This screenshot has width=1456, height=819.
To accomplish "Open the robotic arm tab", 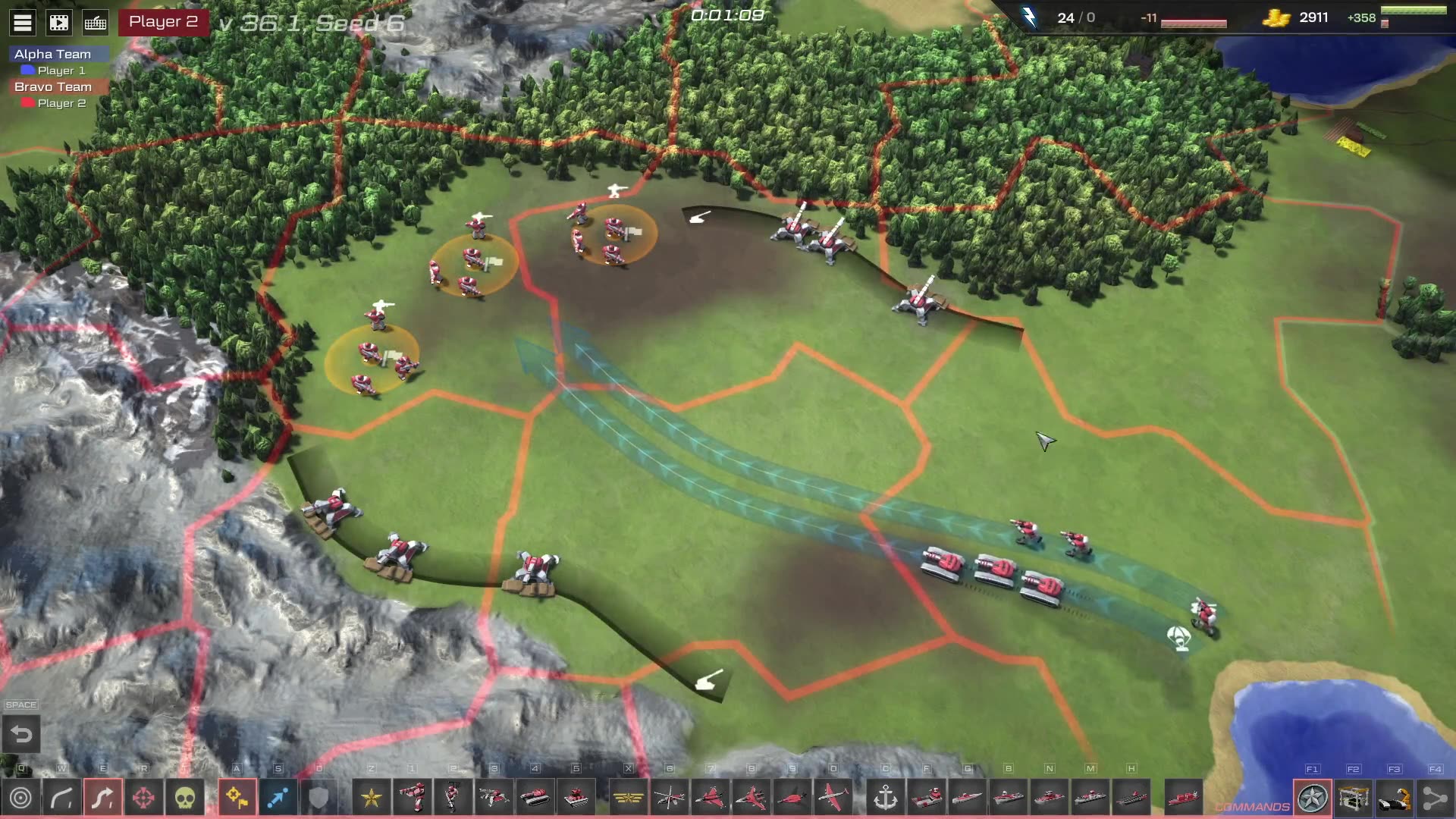I will pos(1395,798).
